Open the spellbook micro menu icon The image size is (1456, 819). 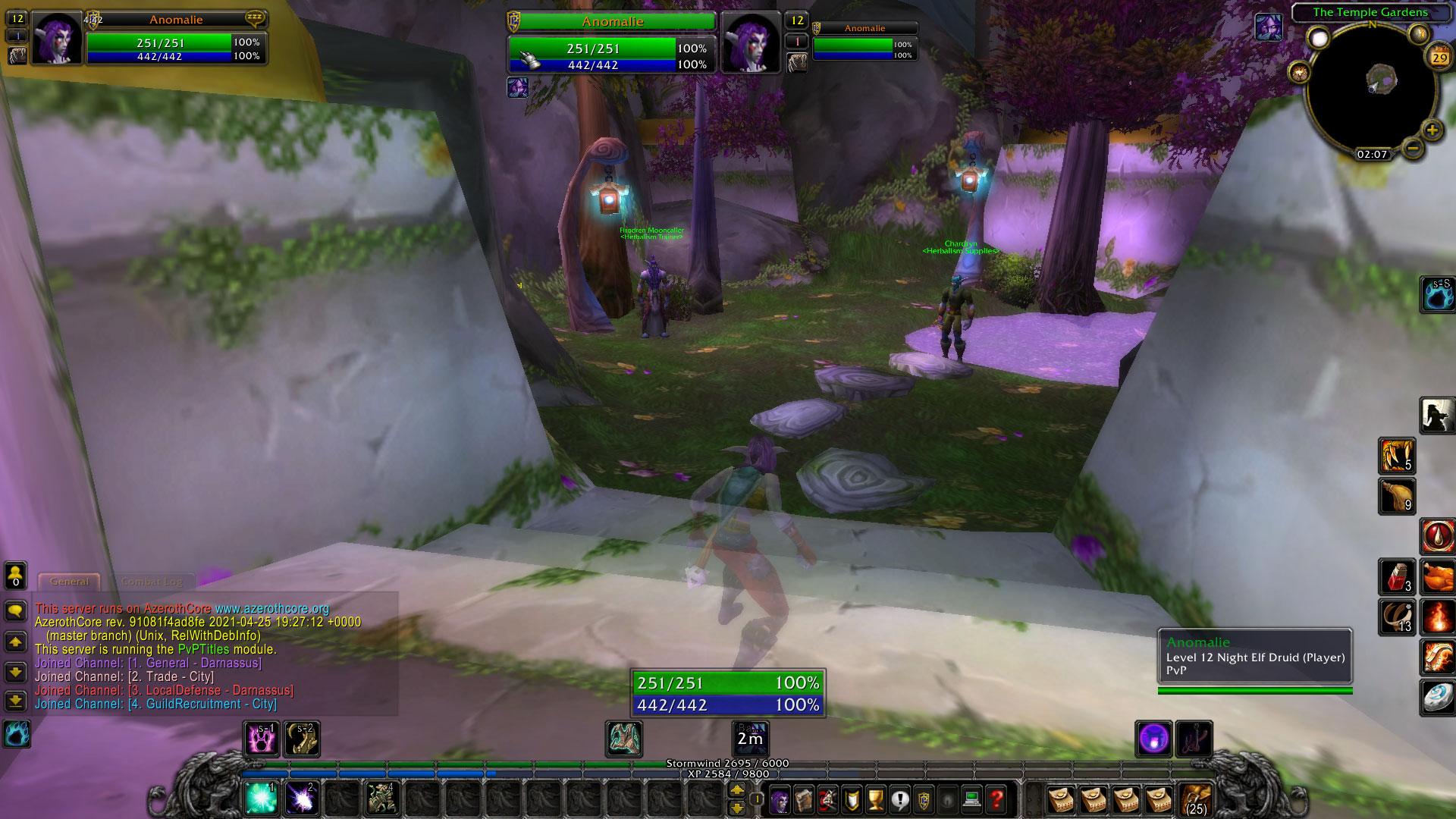[802, 799]
